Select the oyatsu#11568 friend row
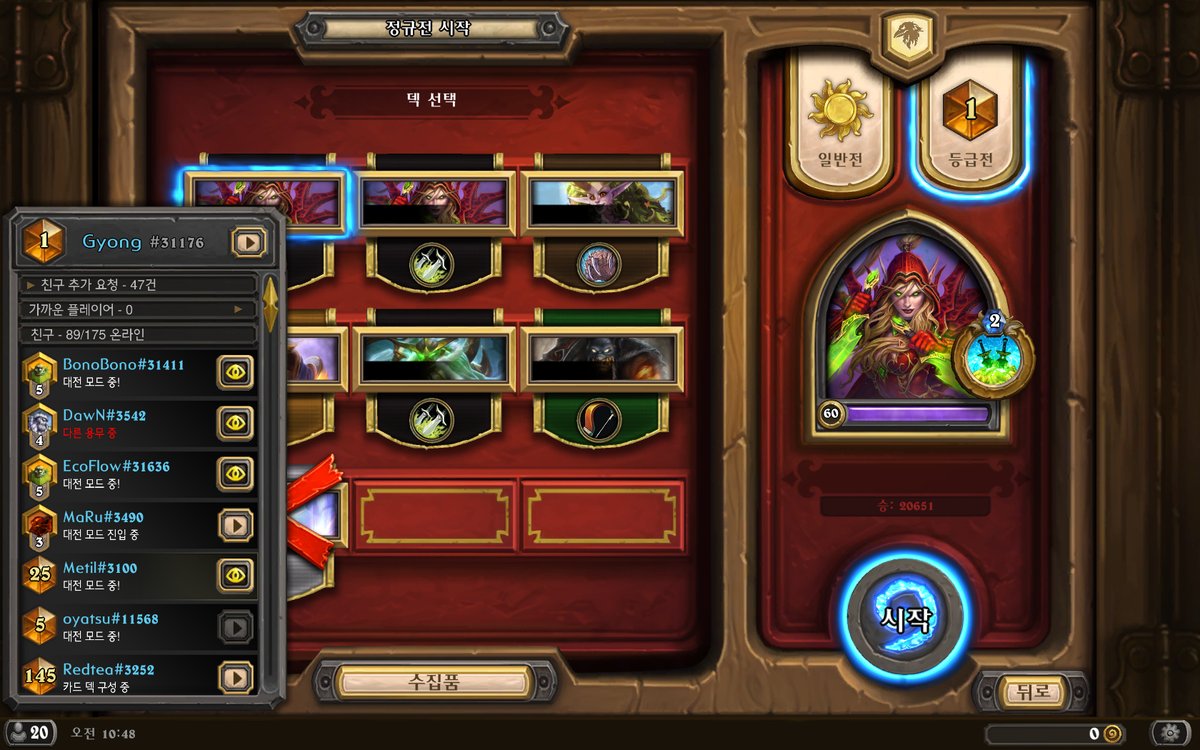The image size is (1200, 750). tap(120, 626)
